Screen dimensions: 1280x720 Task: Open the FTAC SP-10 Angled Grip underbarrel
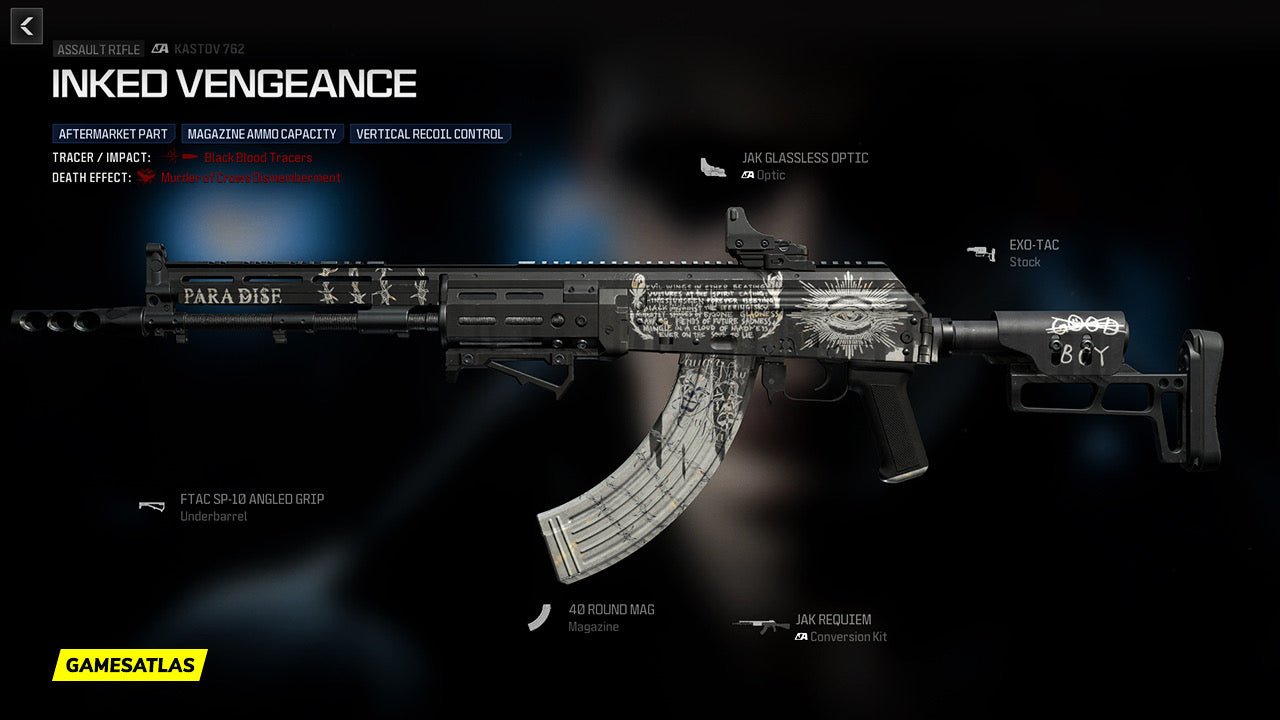point(251,499)
